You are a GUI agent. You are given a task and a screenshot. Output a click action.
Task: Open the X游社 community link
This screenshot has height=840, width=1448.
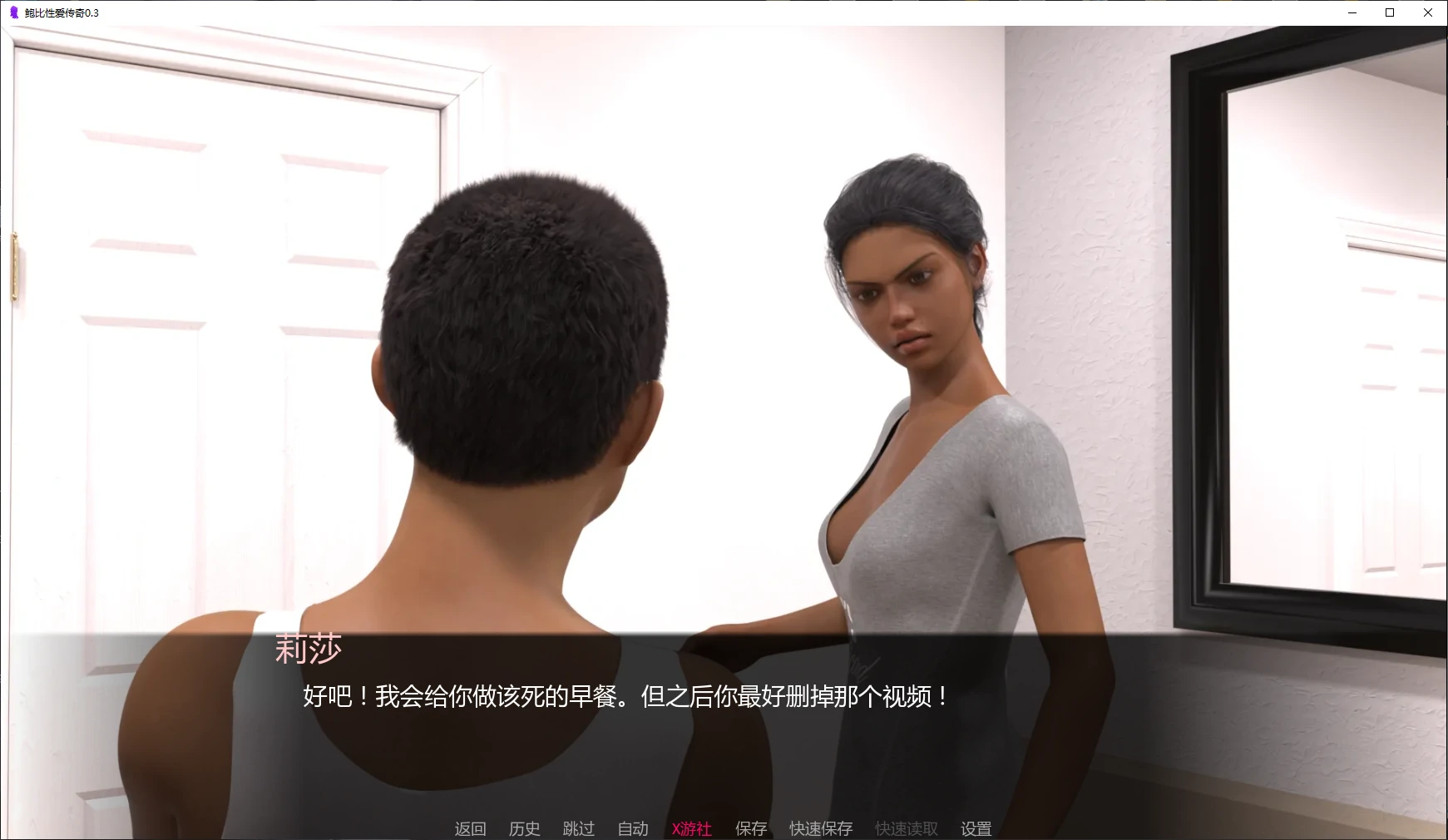691,828
